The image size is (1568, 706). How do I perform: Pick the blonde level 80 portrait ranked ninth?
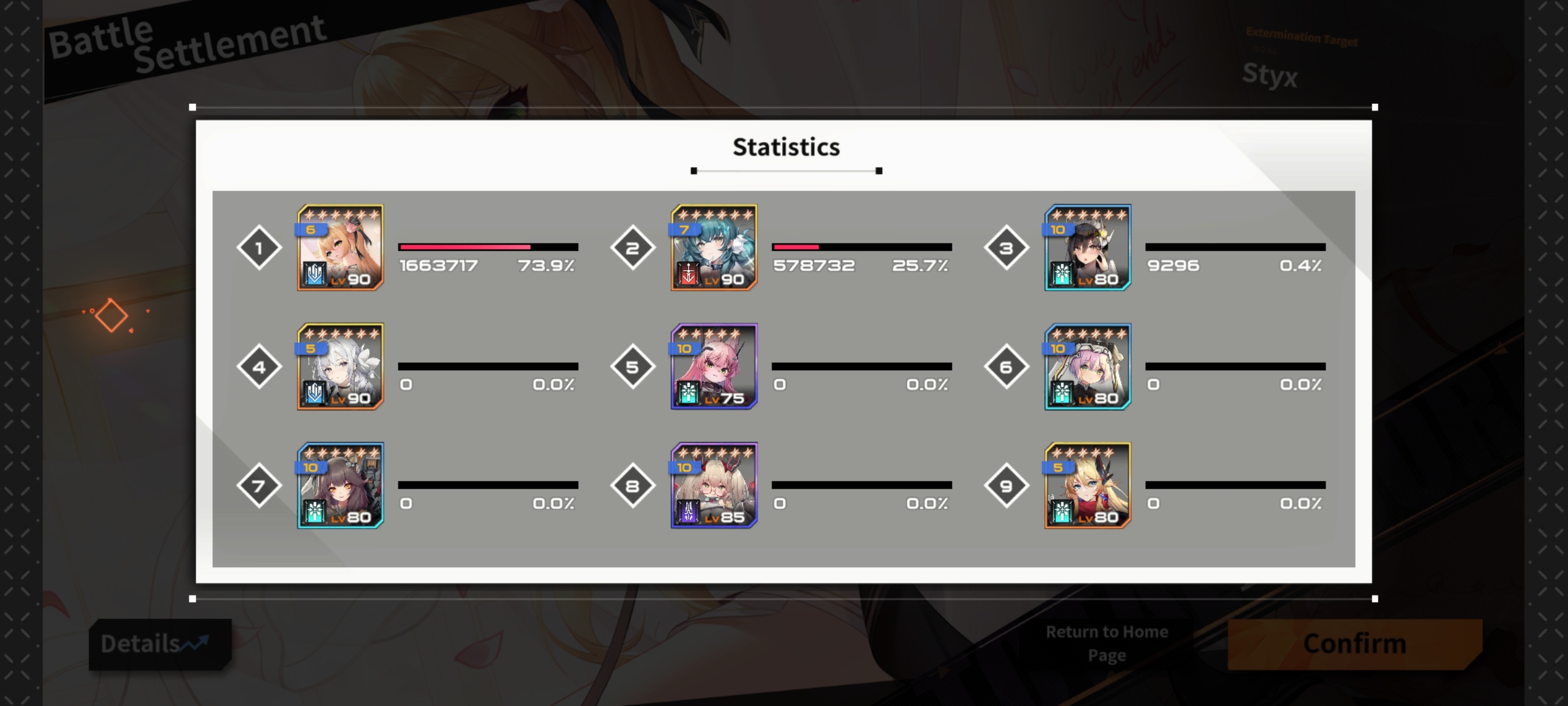pos(1088,486)
